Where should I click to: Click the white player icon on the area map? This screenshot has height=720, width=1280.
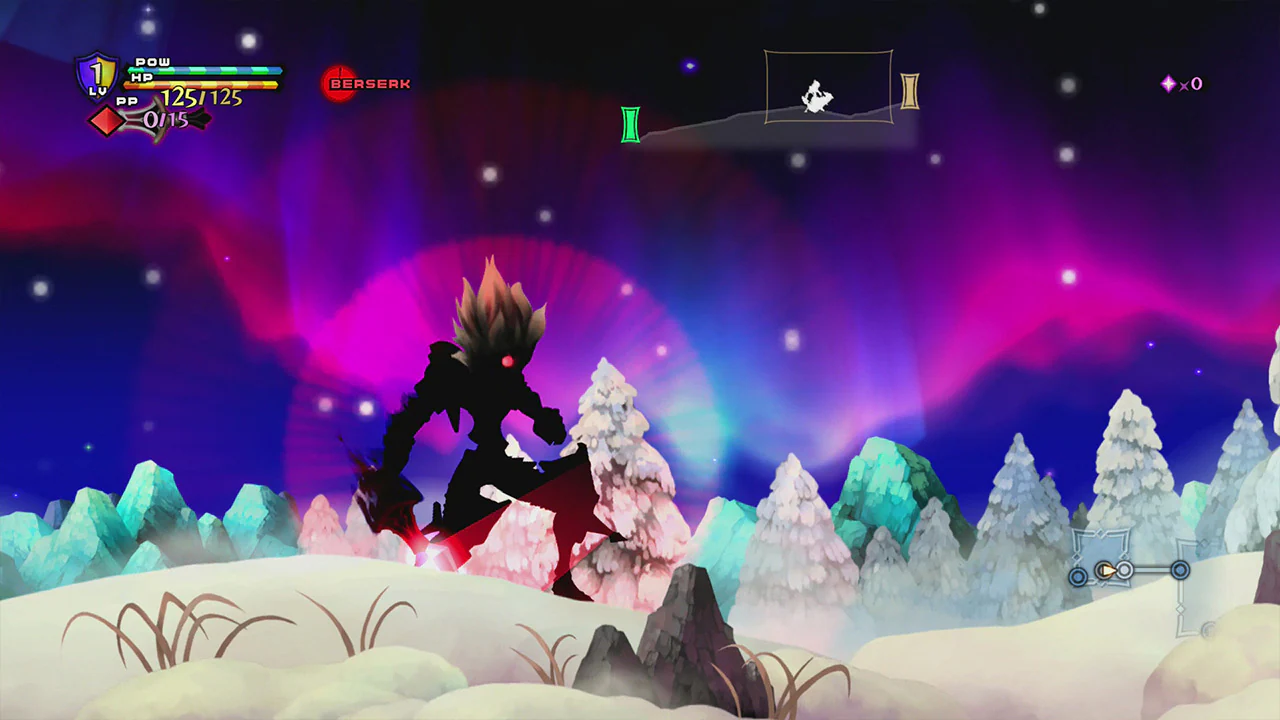[x=816, y=95]
